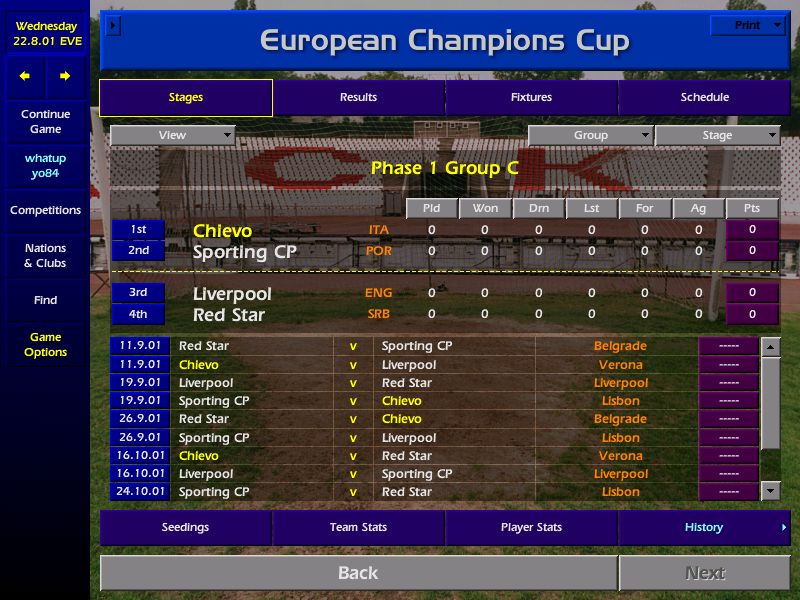Print this screen
The width and height of the screenshot is (800, 600).
pos(747,25)
